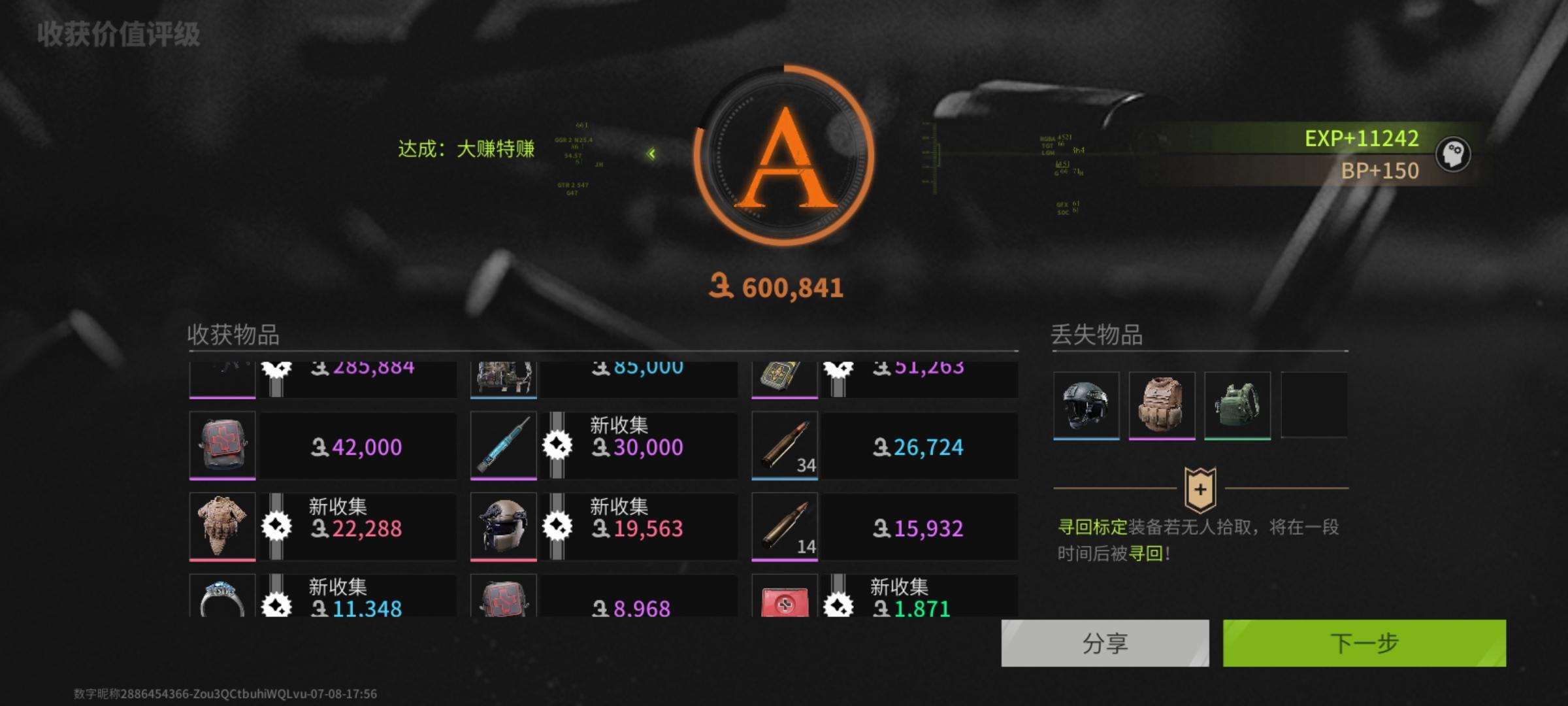
Task: Click the brain/head icon beside EXP+11242
Action: click(x=1455, y=154)
